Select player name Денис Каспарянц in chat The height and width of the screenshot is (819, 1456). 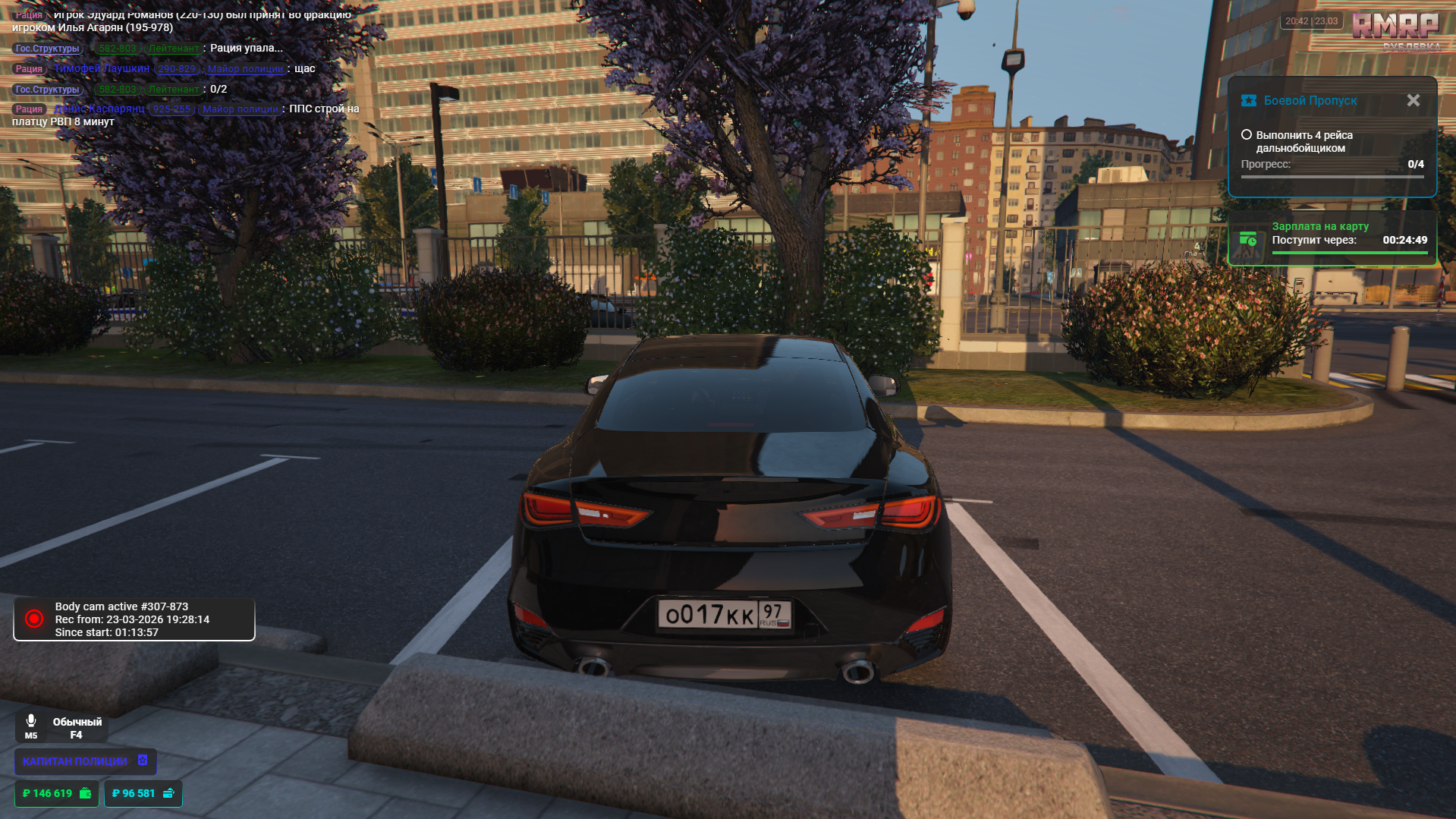[99, 109]
